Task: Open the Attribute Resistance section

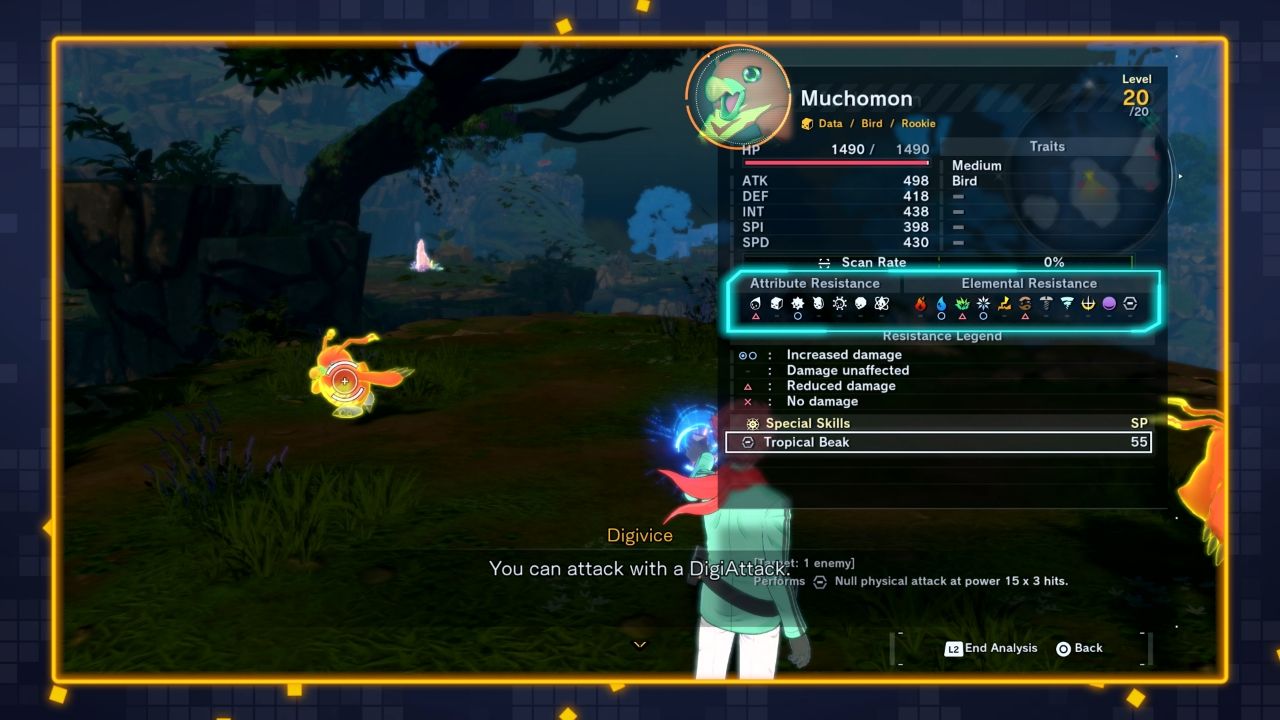Action: coord(815,283)
